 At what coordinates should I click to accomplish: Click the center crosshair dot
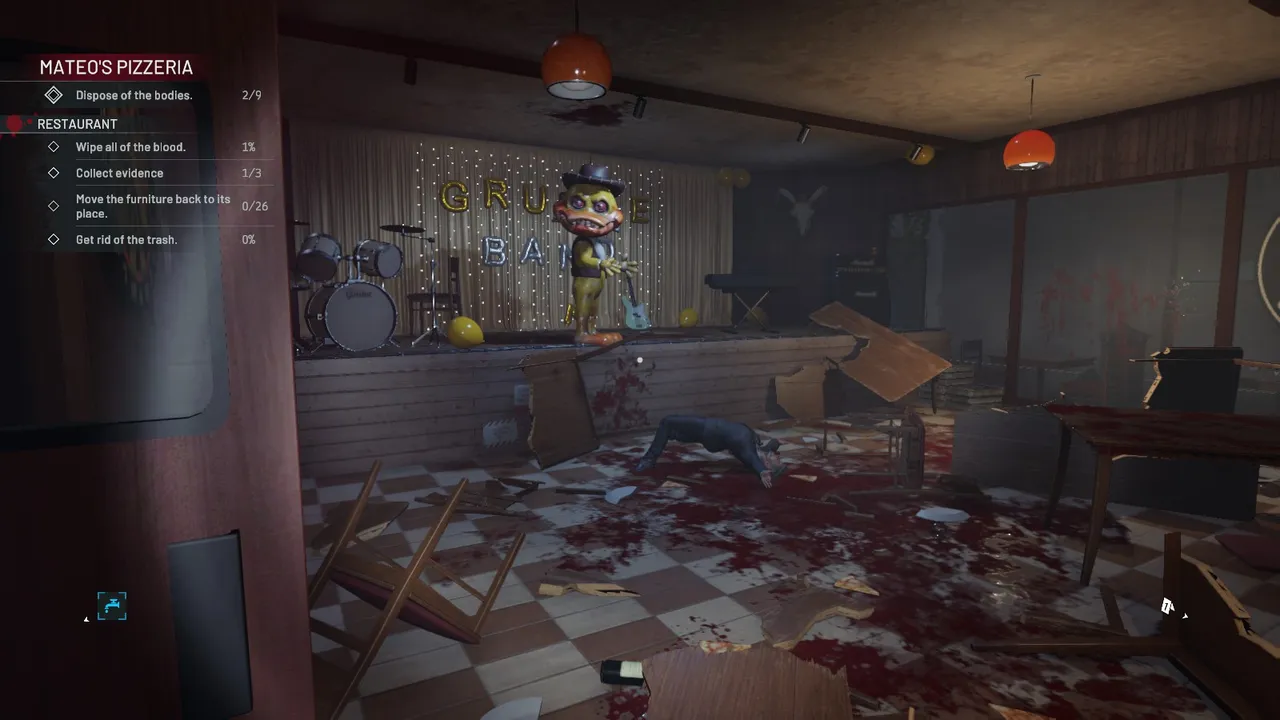pos(639,358)
